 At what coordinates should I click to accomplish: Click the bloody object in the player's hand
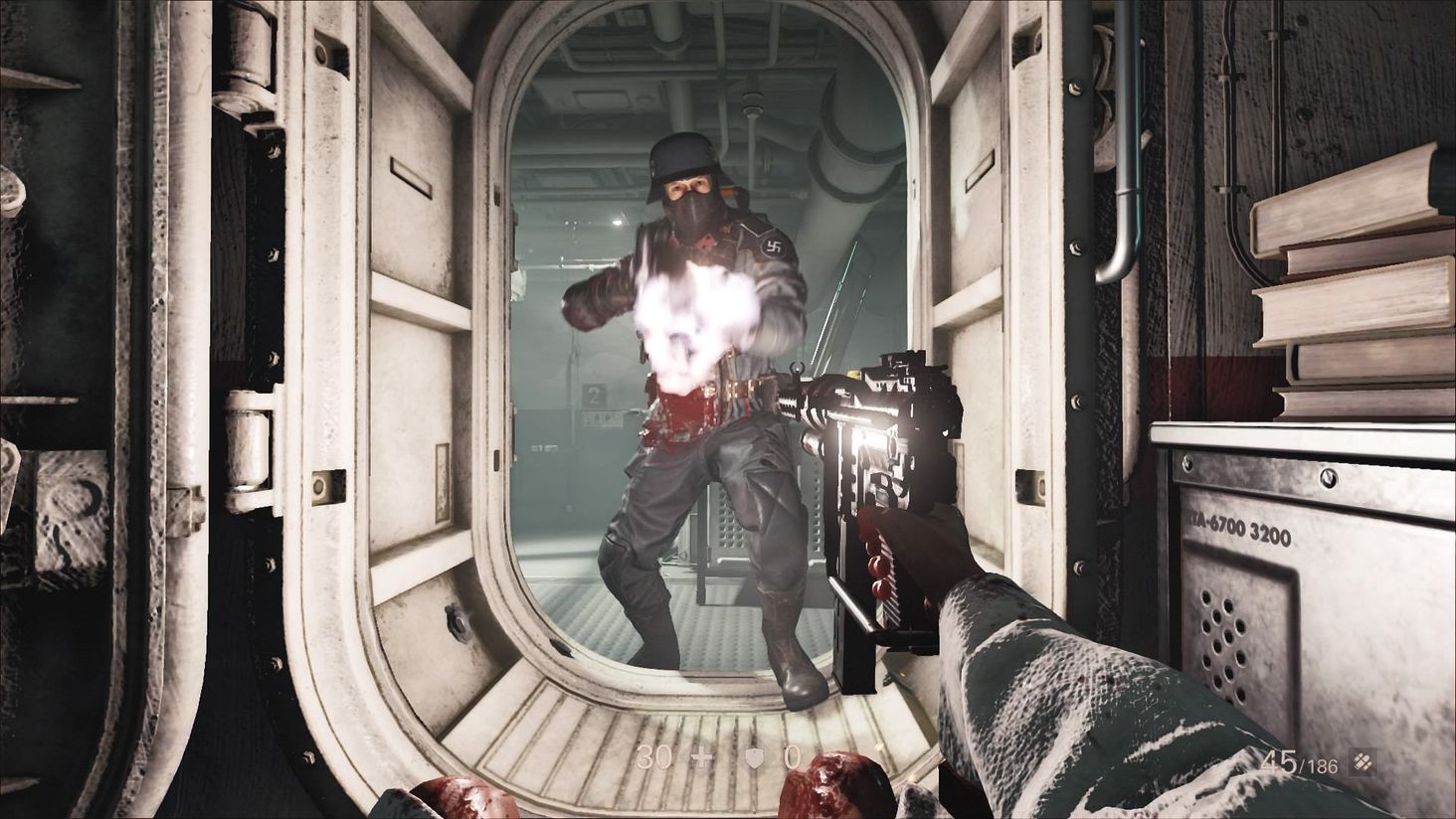tap(835, 790)
